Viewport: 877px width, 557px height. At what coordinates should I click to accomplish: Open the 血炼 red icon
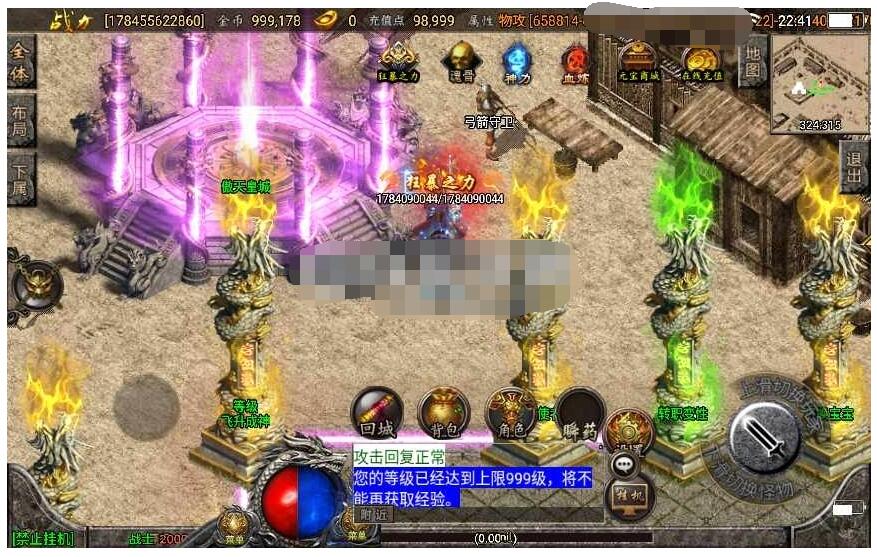(576, 61)
